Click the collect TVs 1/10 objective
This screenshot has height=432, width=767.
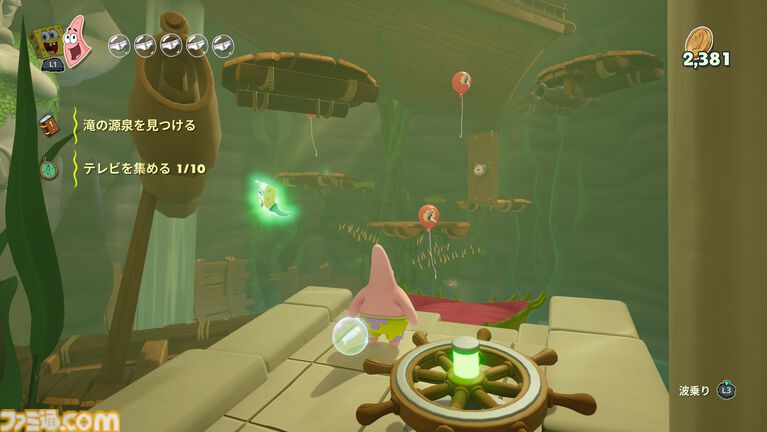point(144,168)
